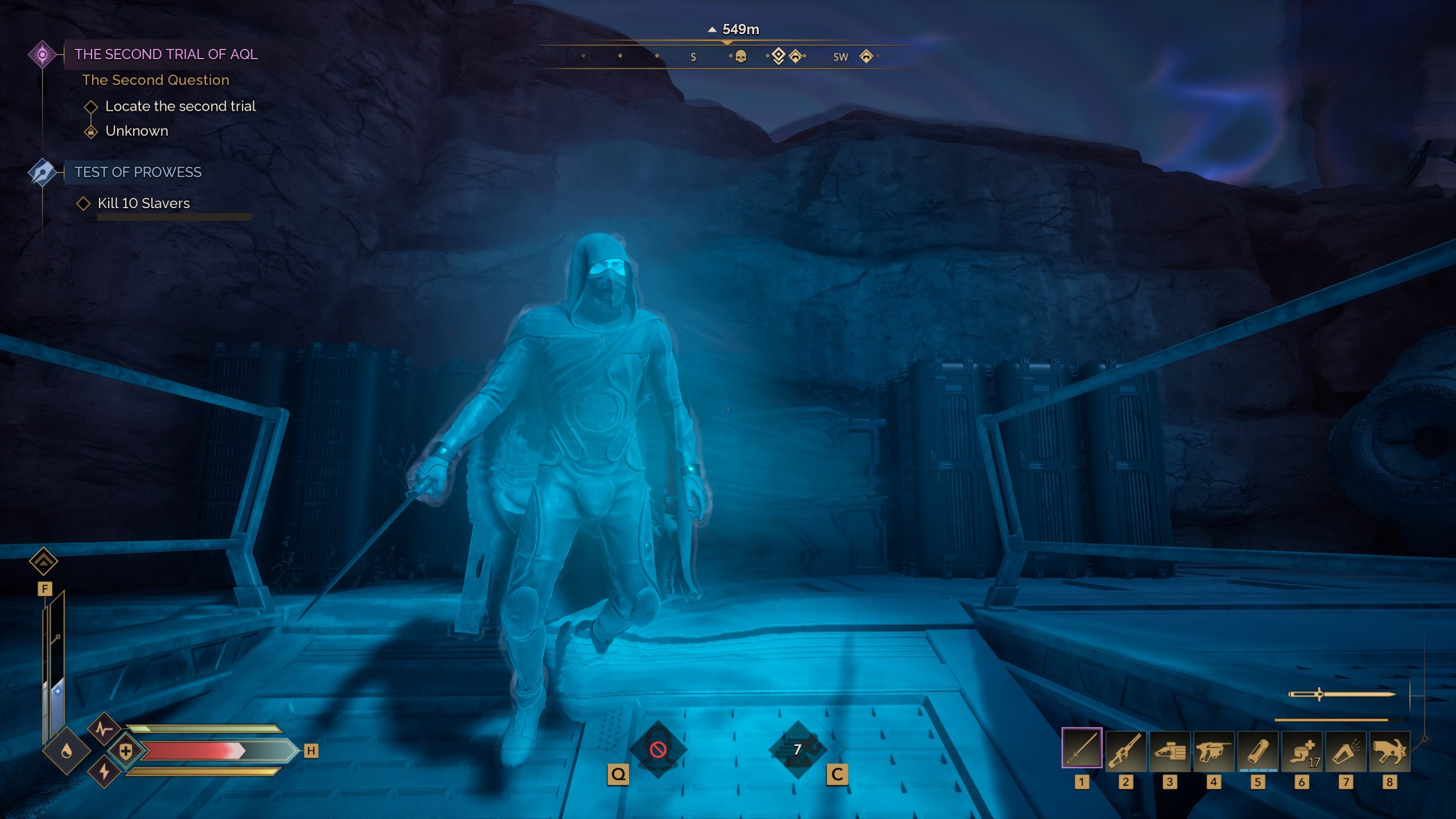Activate the running figure ability icon

tap(797, 750)
